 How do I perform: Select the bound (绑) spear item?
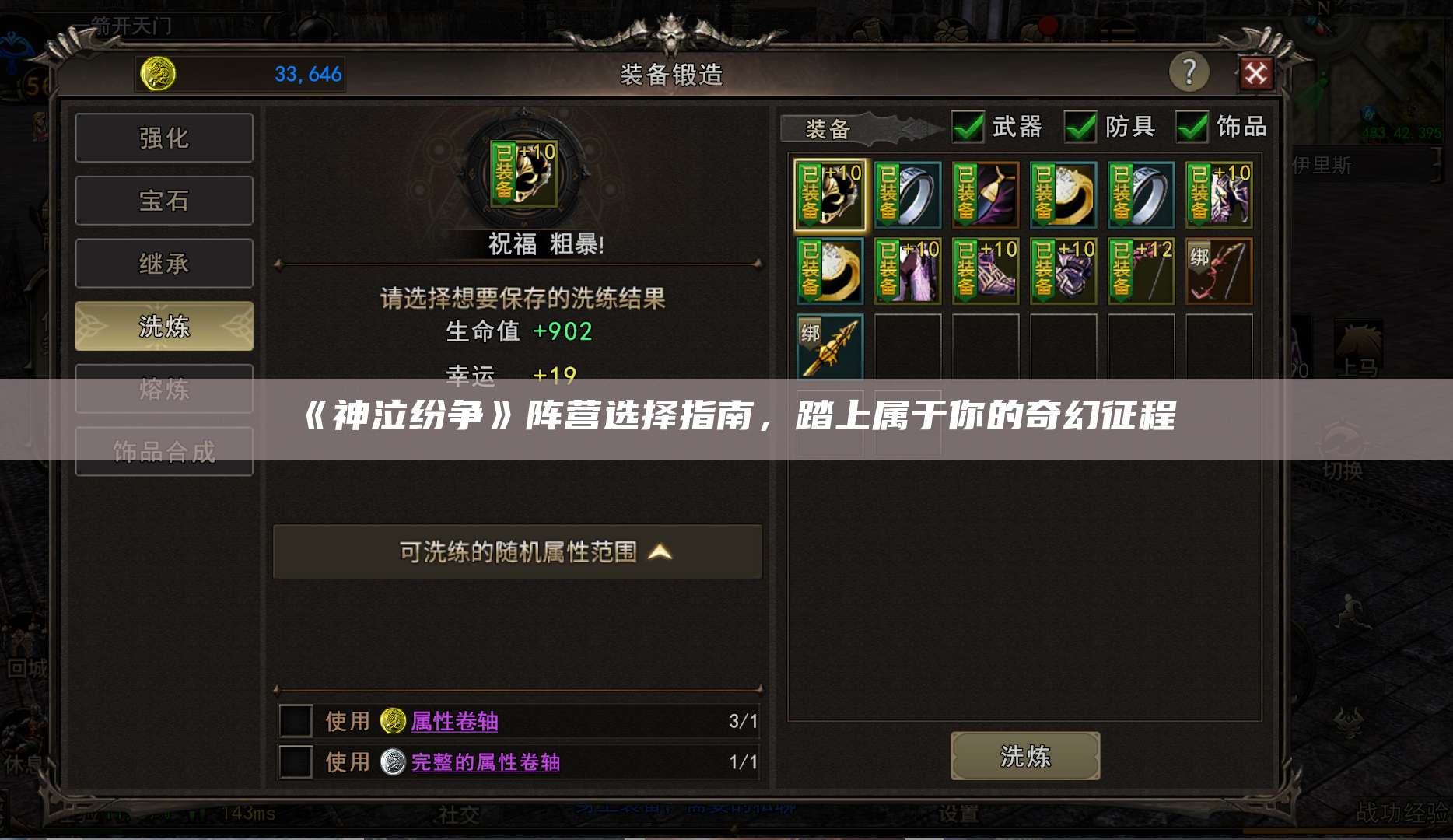tap(829, 347)
